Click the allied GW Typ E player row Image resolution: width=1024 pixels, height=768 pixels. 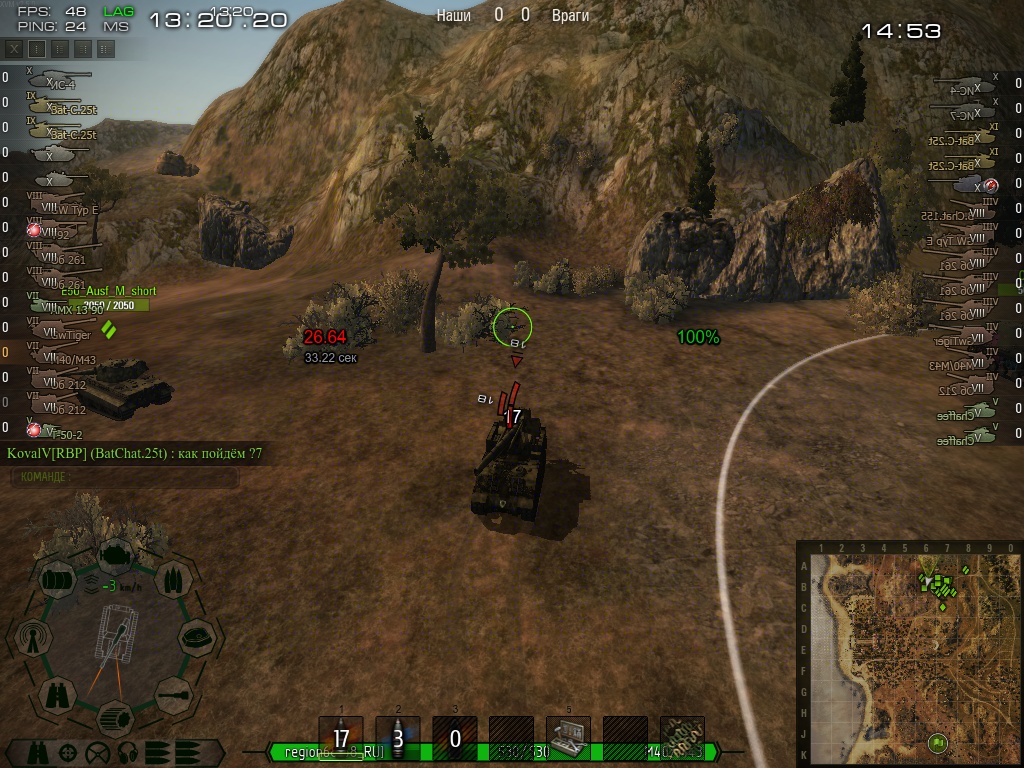point(62,208)
